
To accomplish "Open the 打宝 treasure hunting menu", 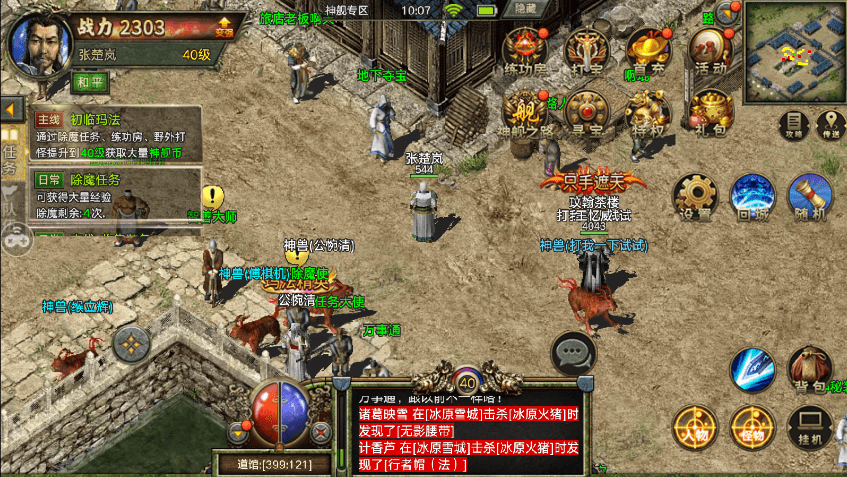I will coord(585,49).
